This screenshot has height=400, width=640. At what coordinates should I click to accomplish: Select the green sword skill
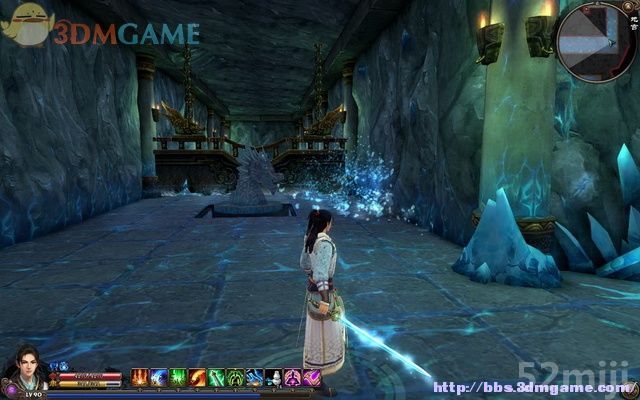[x=216, y=377]
